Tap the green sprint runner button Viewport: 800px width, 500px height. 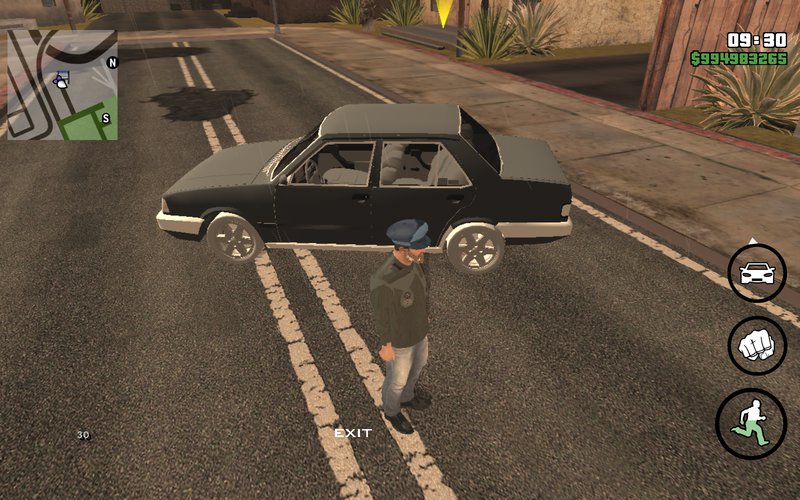(750, 423)
